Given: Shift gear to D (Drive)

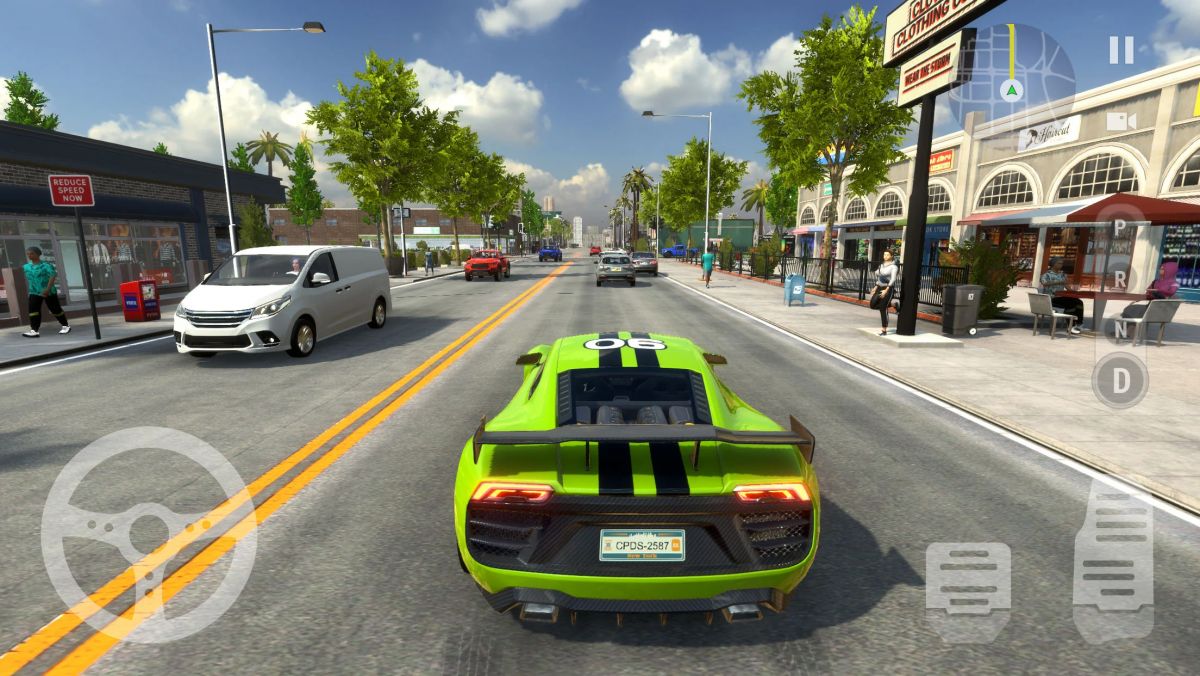Looking at the screenshot, I should (1120, 380).
